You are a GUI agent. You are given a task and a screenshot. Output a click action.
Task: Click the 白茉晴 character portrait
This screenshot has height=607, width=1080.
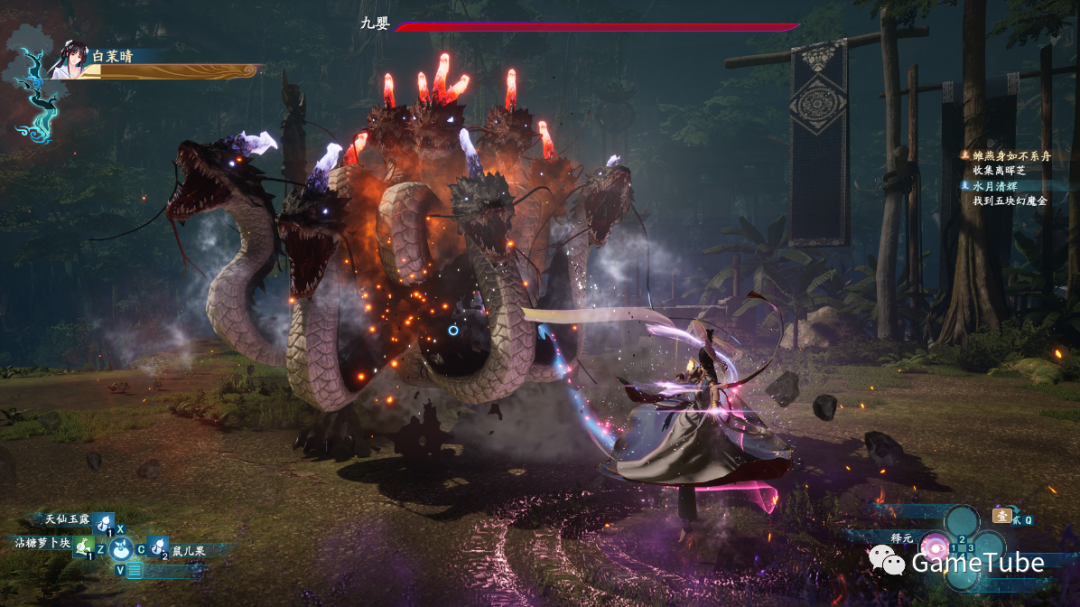[66, 60]
